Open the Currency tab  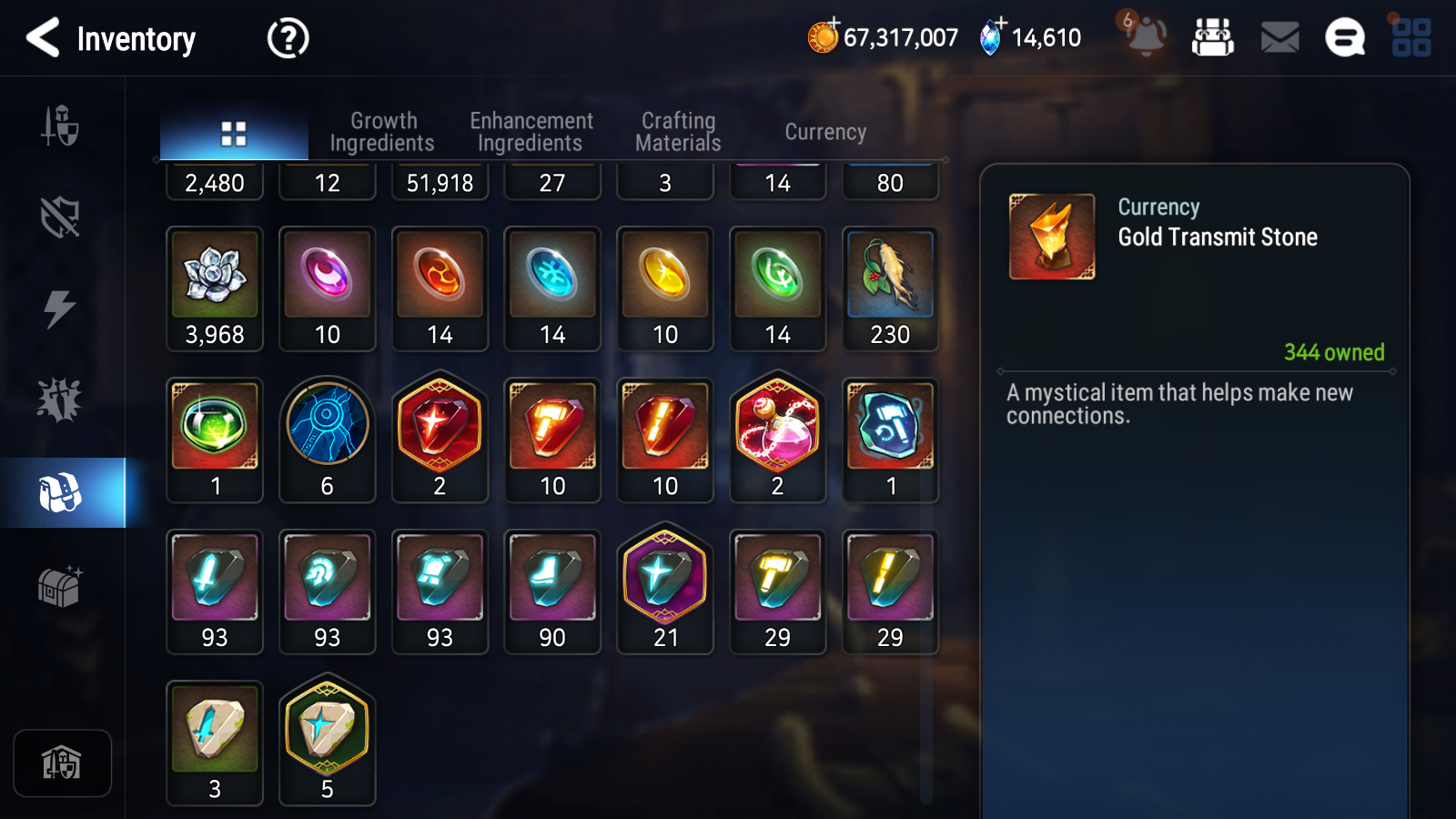[824, 131]
